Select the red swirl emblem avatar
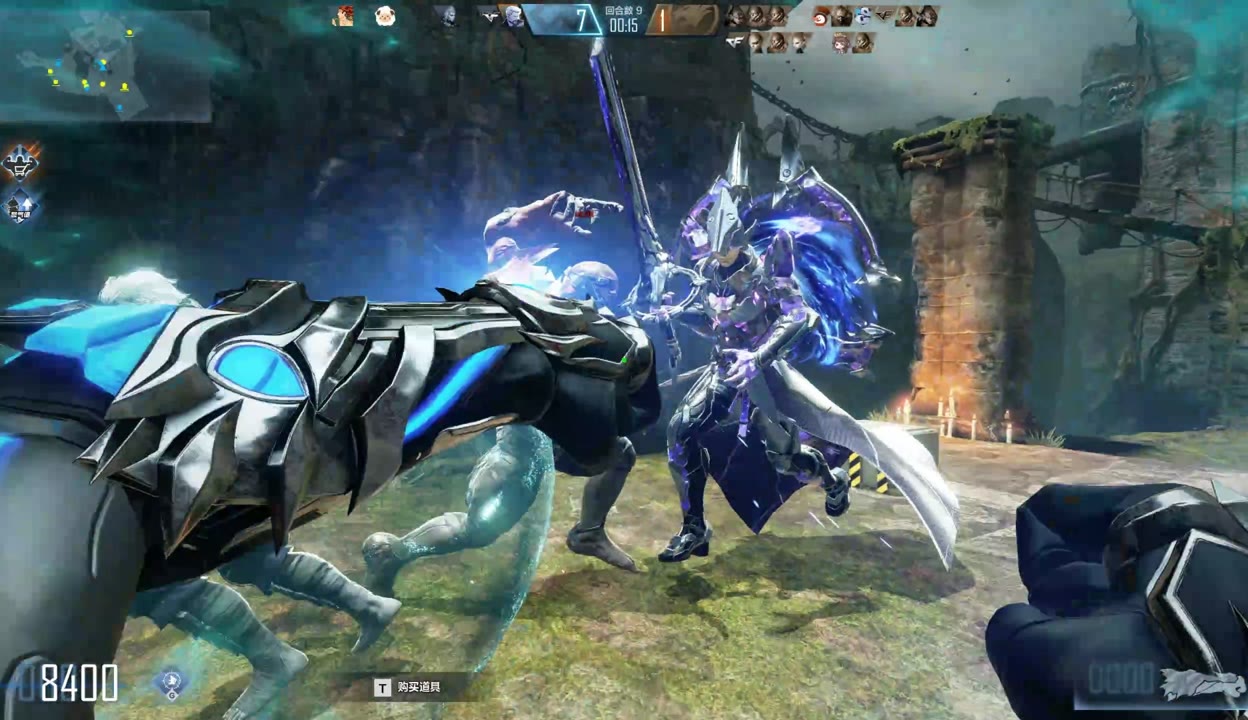The image size is (1248, 720). point(822,16)
